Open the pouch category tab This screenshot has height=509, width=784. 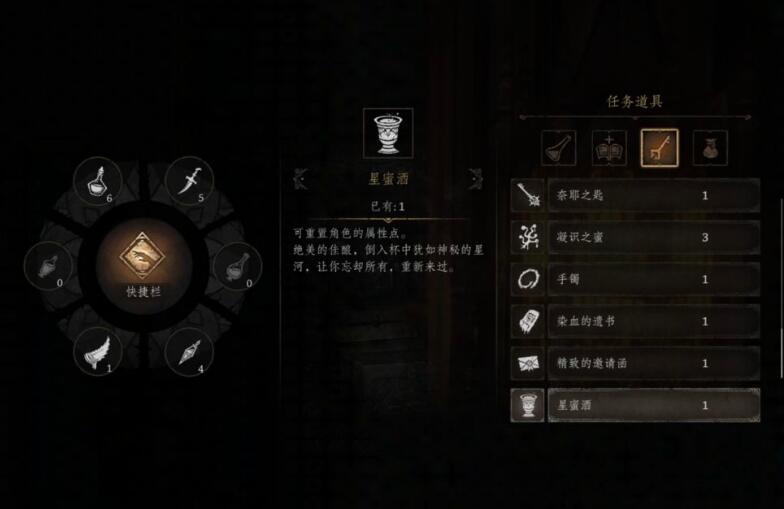(710, 148)
